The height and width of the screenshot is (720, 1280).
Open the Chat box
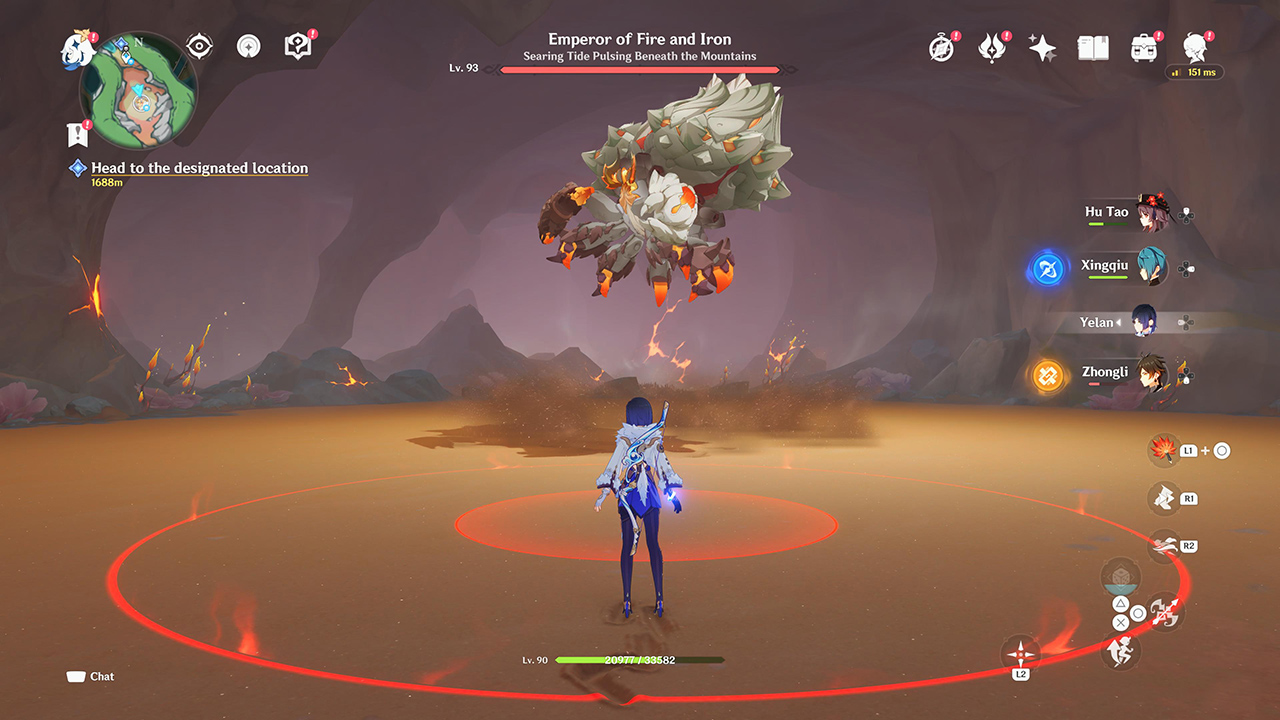(x=90, y=676)
